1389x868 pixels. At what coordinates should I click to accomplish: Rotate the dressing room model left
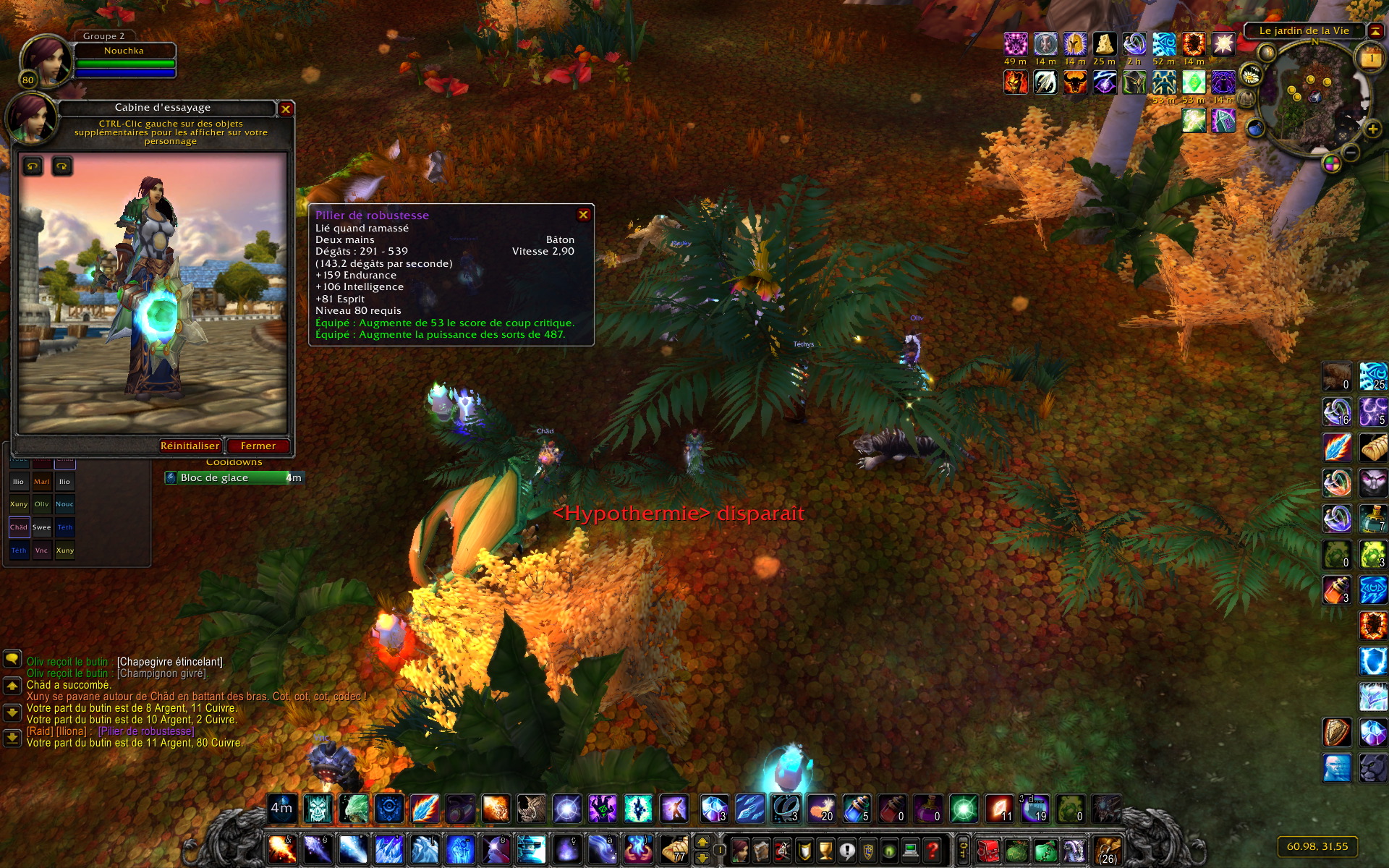(33, 167)
